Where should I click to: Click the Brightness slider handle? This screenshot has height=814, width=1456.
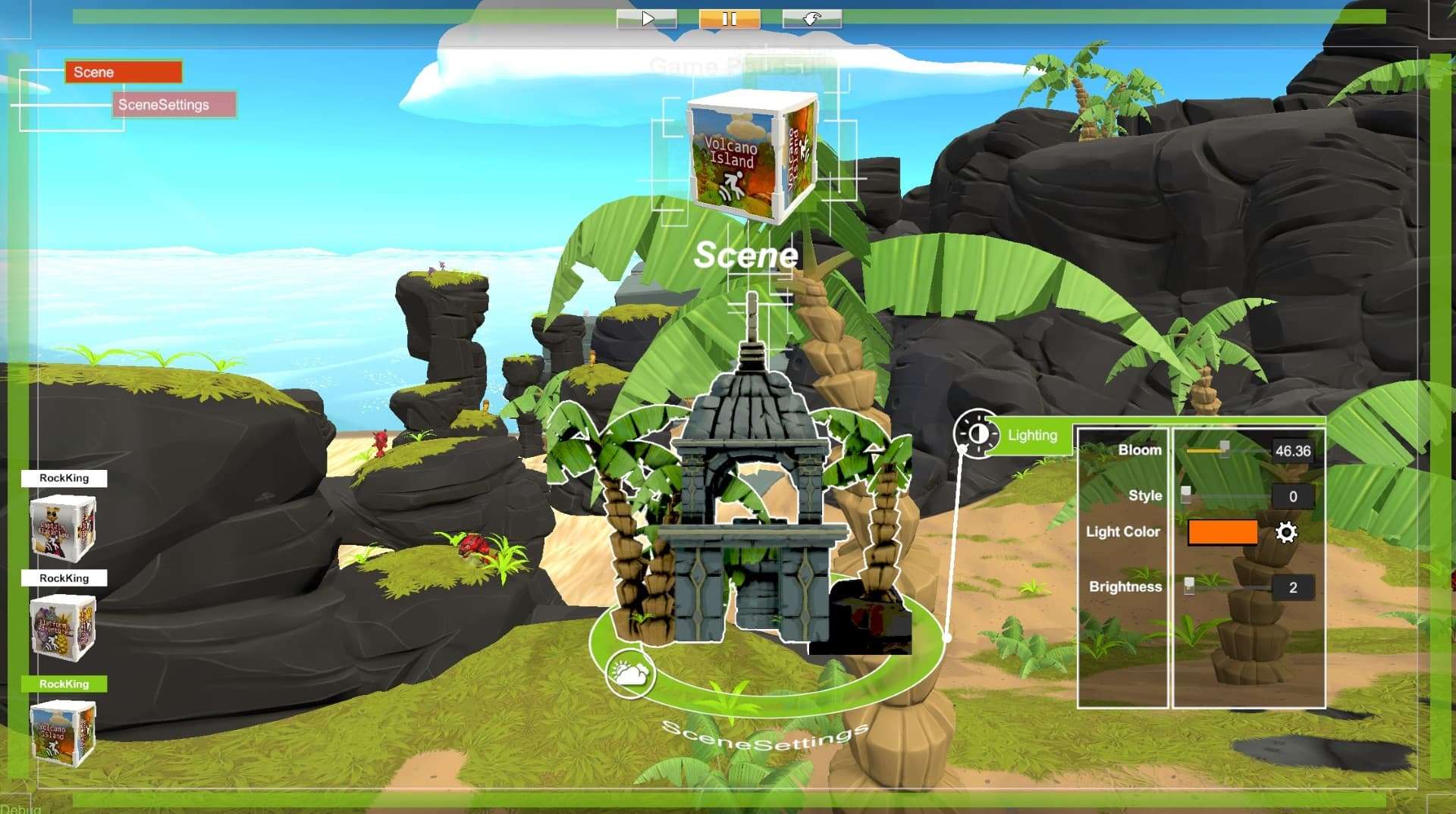(x=1189, y=586)
